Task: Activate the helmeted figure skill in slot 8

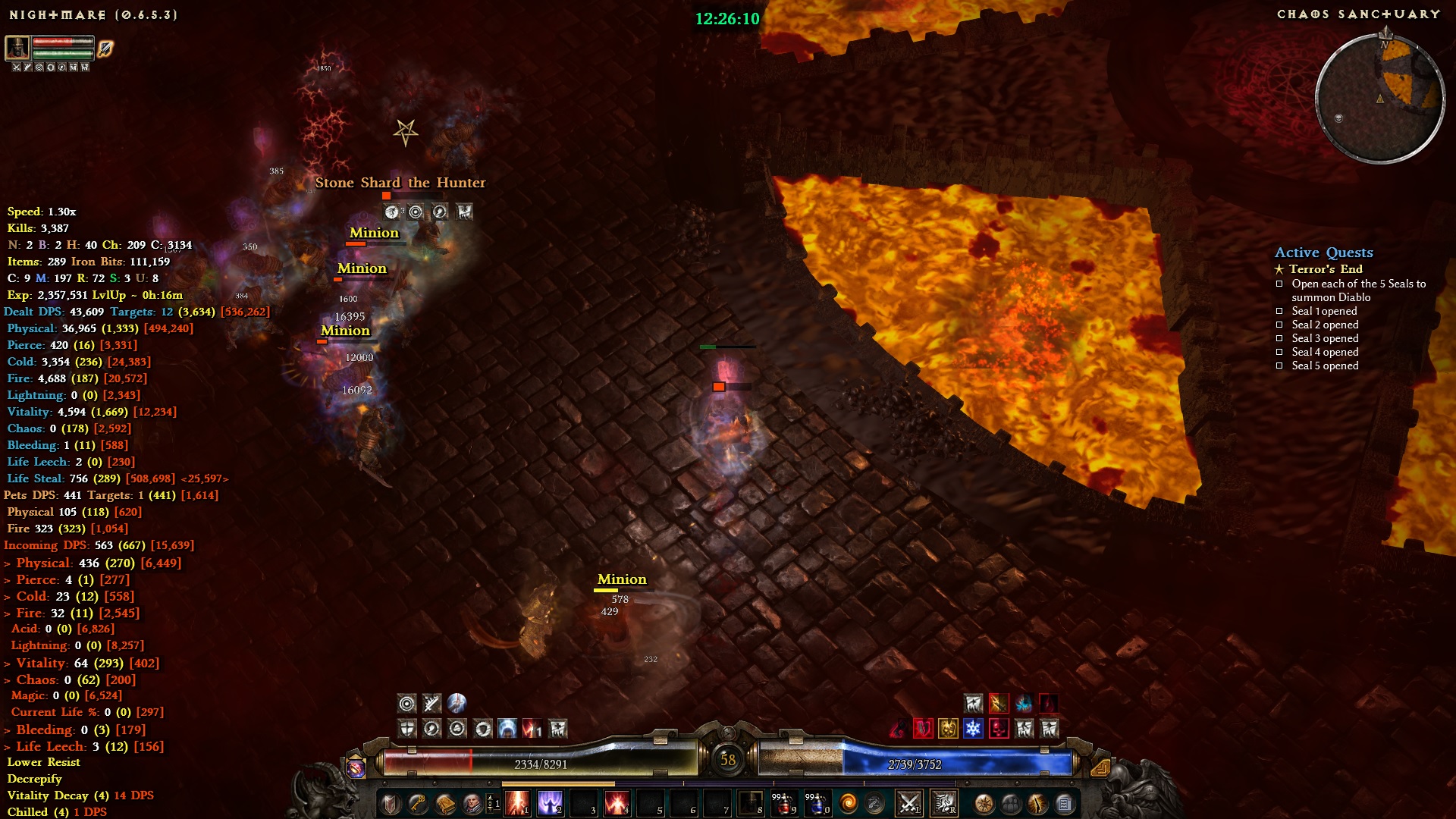Action: [750, 802]
